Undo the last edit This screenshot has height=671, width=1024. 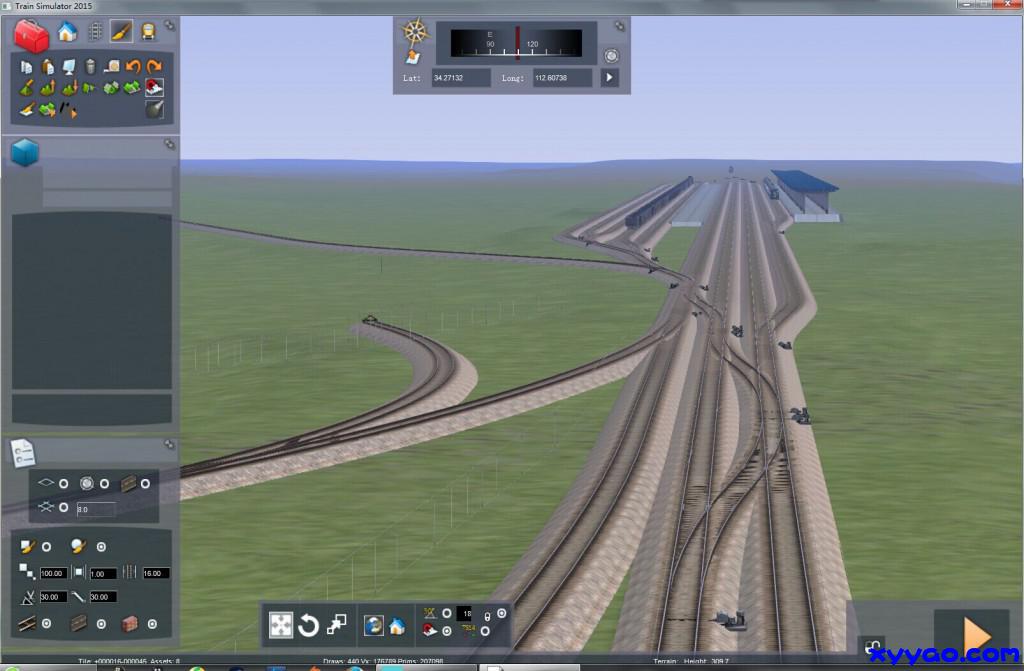point(132,67)
